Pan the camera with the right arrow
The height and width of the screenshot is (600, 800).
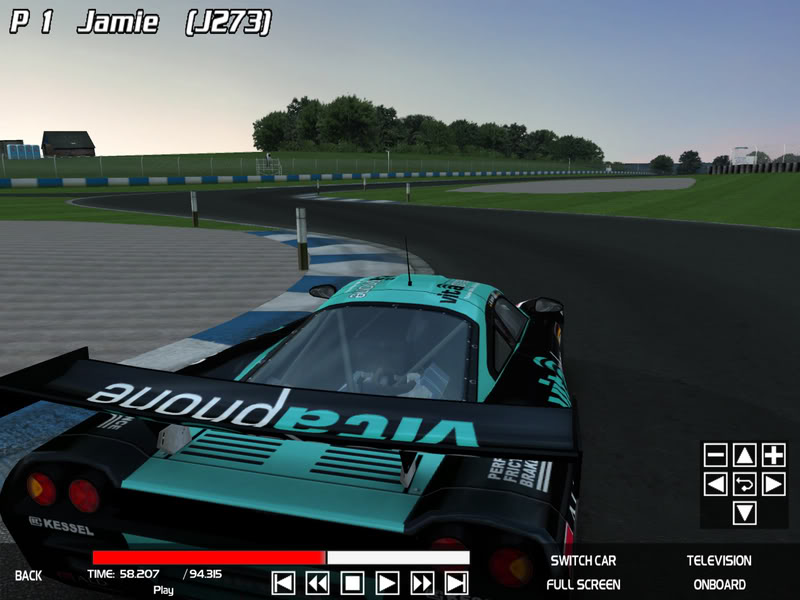774,484
